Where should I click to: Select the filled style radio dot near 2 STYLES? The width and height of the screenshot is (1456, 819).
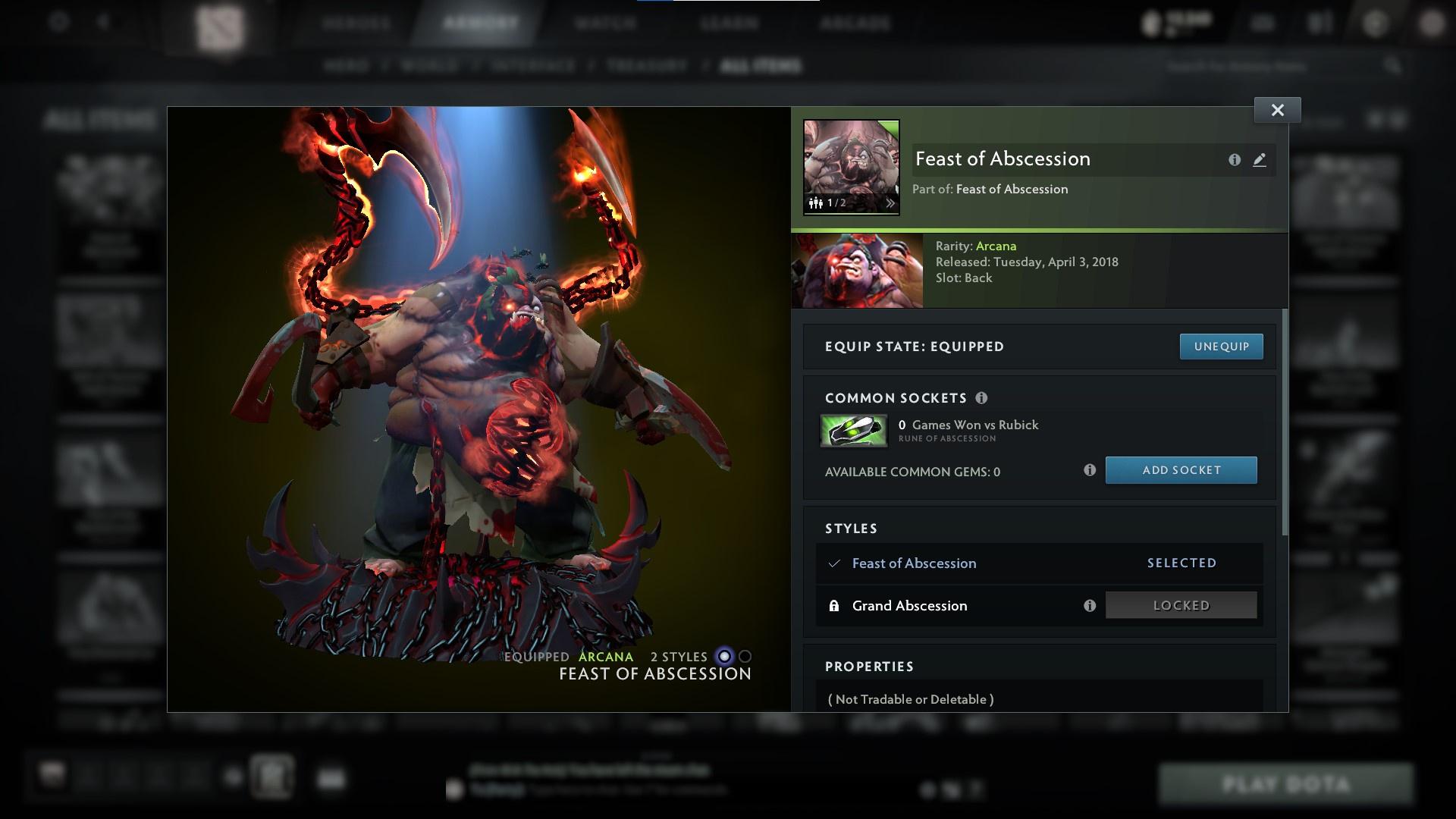pyautogui.click(x=723, y=657)
